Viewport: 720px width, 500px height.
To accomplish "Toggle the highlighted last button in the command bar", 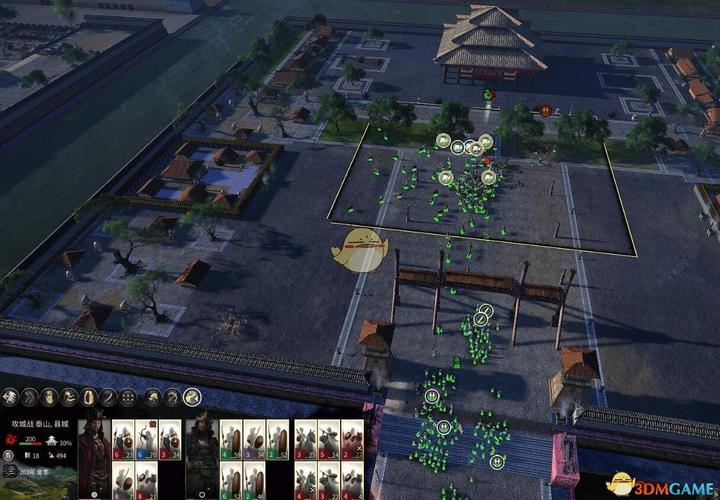I will click(192, 397).
